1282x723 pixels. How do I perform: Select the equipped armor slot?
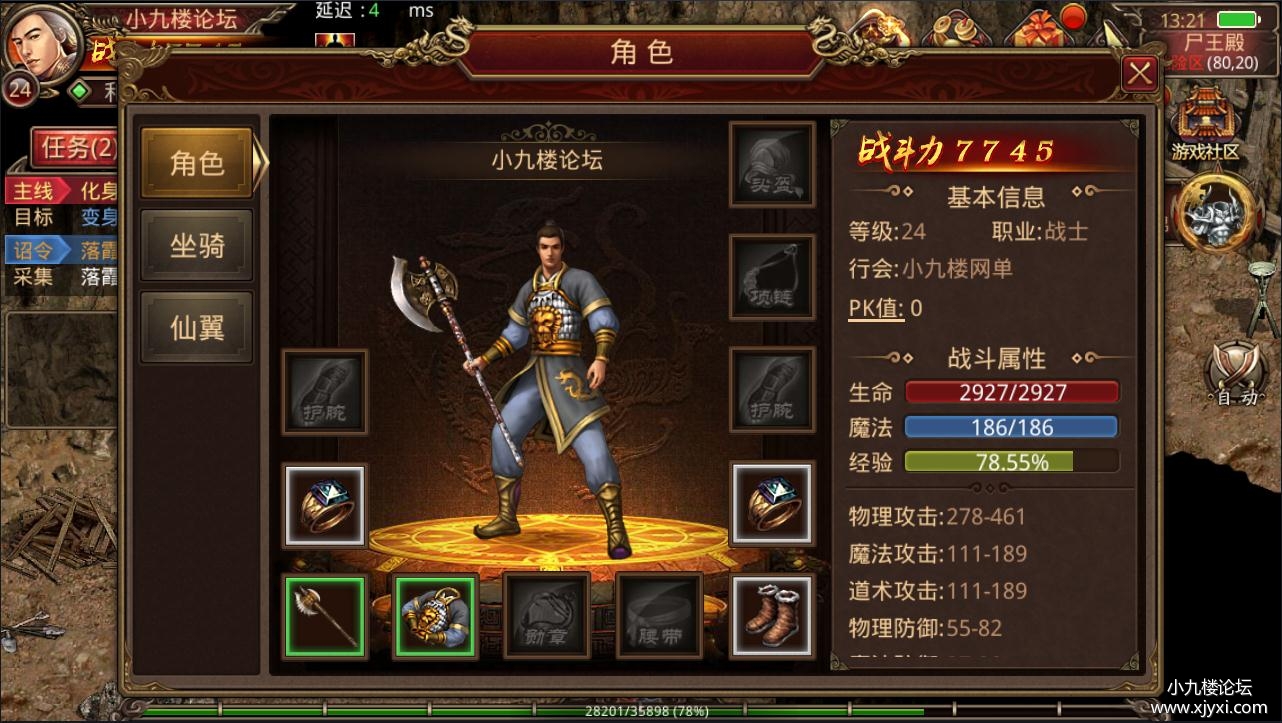pyautogui.click(x=436, y=616)
